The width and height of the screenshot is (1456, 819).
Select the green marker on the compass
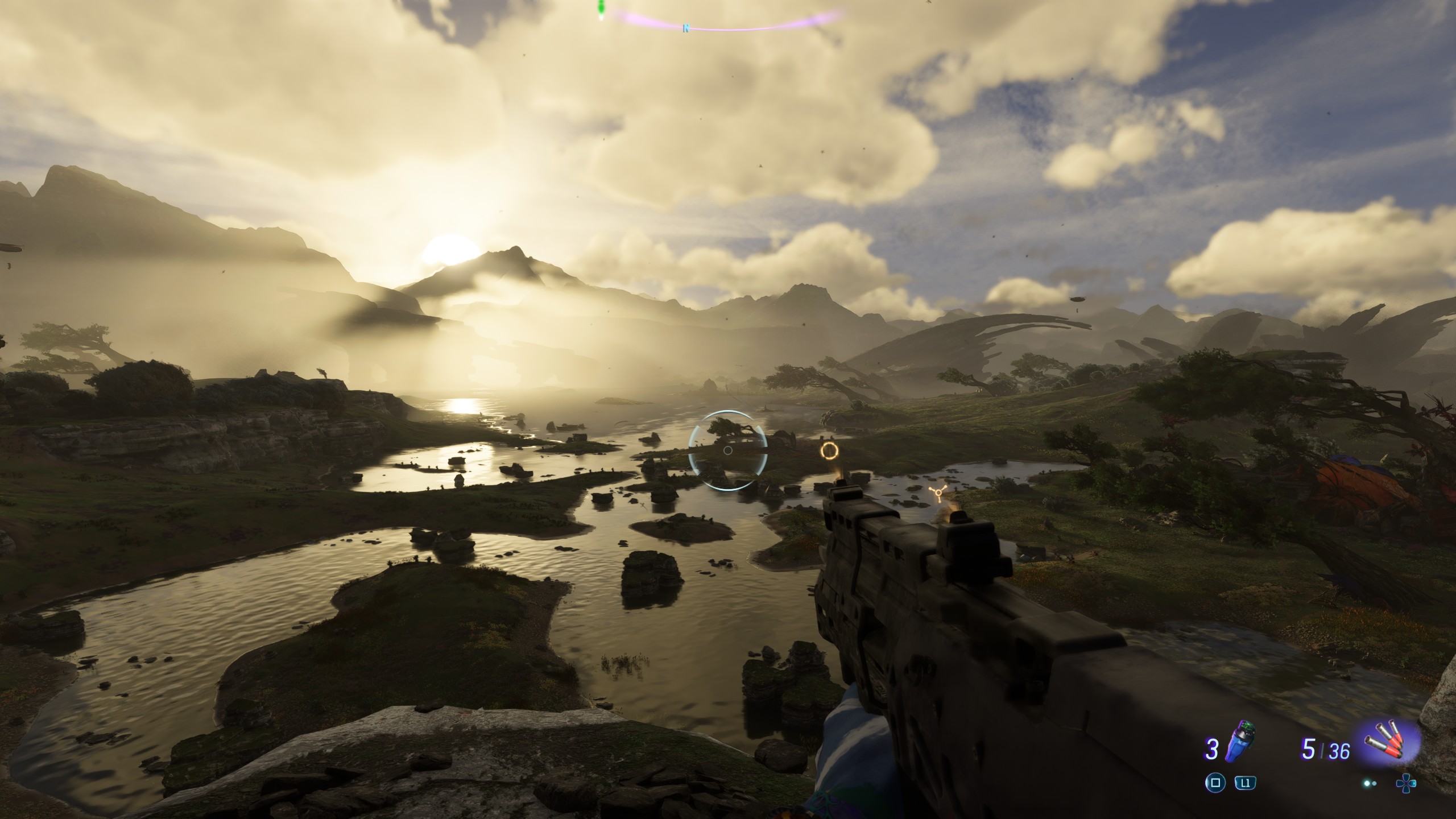point(601,8)
